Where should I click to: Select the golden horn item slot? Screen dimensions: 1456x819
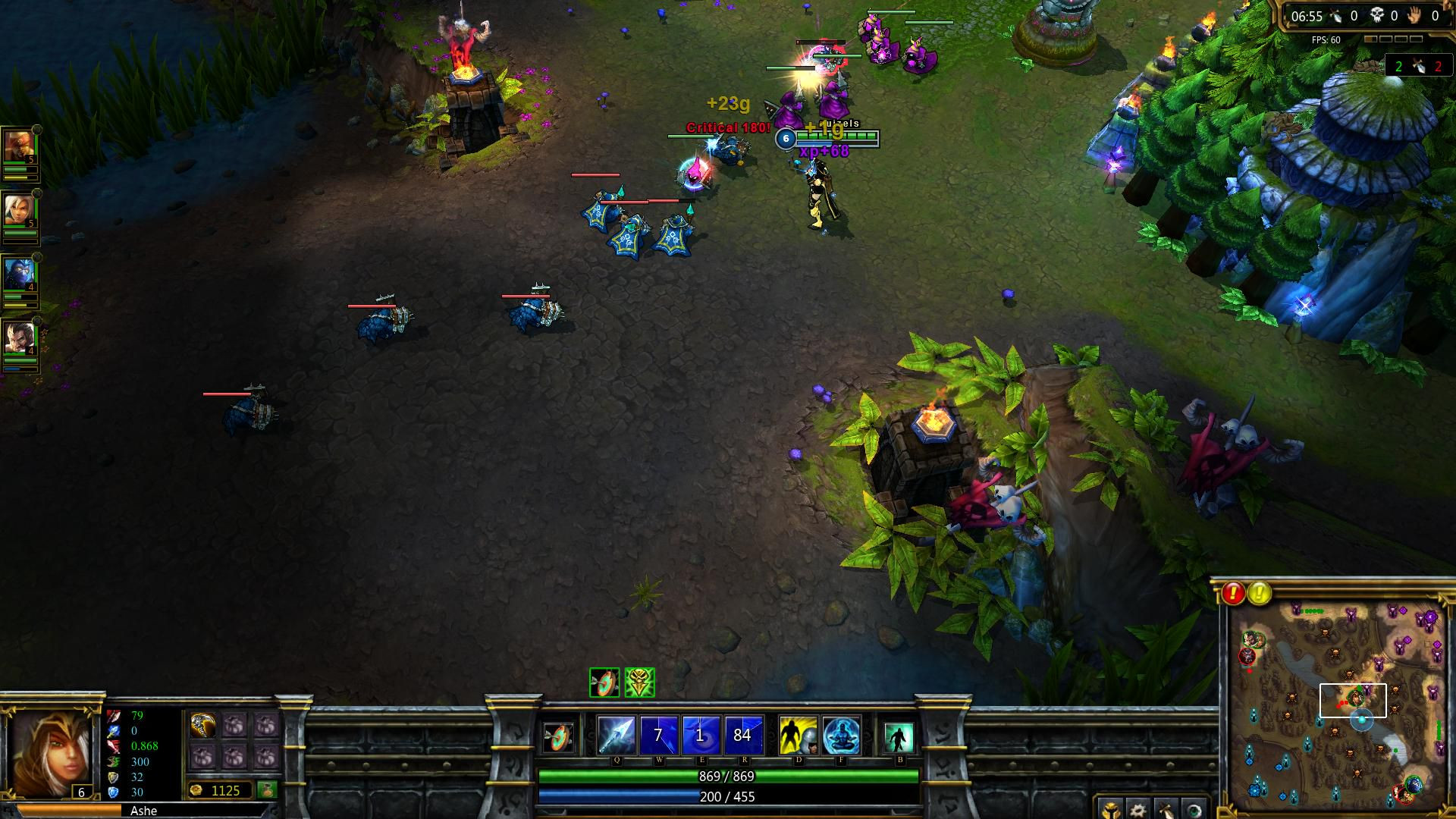(x=203, y=726)
